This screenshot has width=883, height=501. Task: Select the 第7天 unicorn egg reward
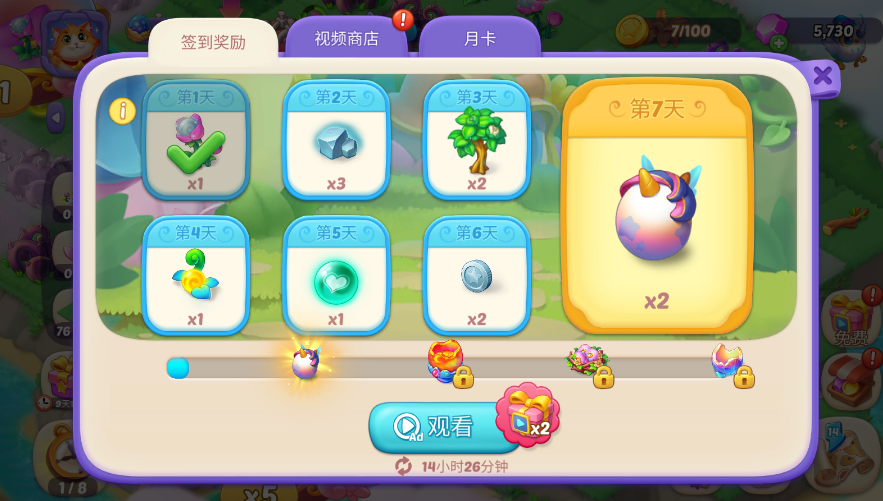656,207
